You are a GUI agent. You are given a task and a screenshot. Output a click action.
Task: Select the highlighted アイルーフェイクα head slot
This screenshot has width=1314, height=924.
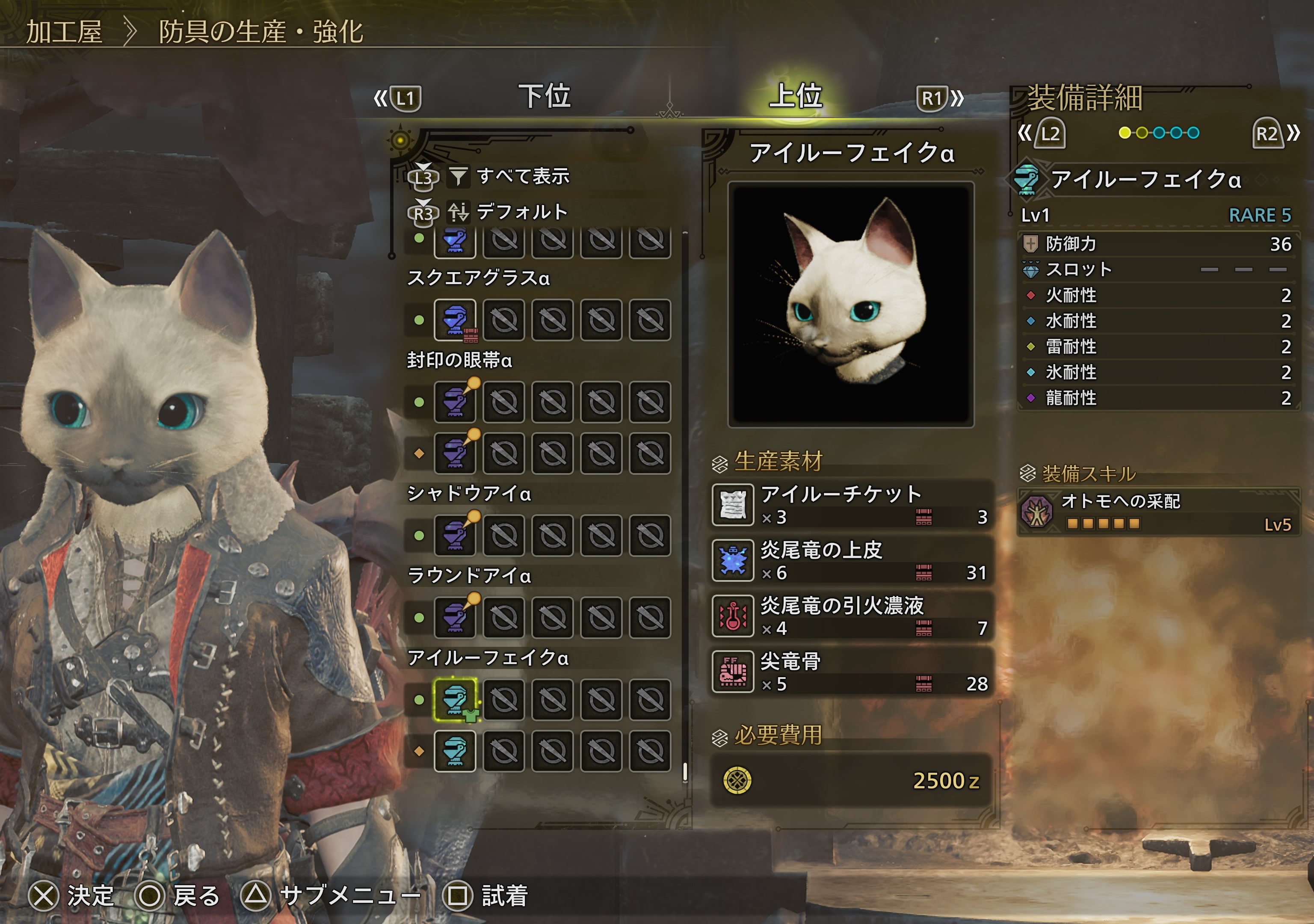click(454, 699)
